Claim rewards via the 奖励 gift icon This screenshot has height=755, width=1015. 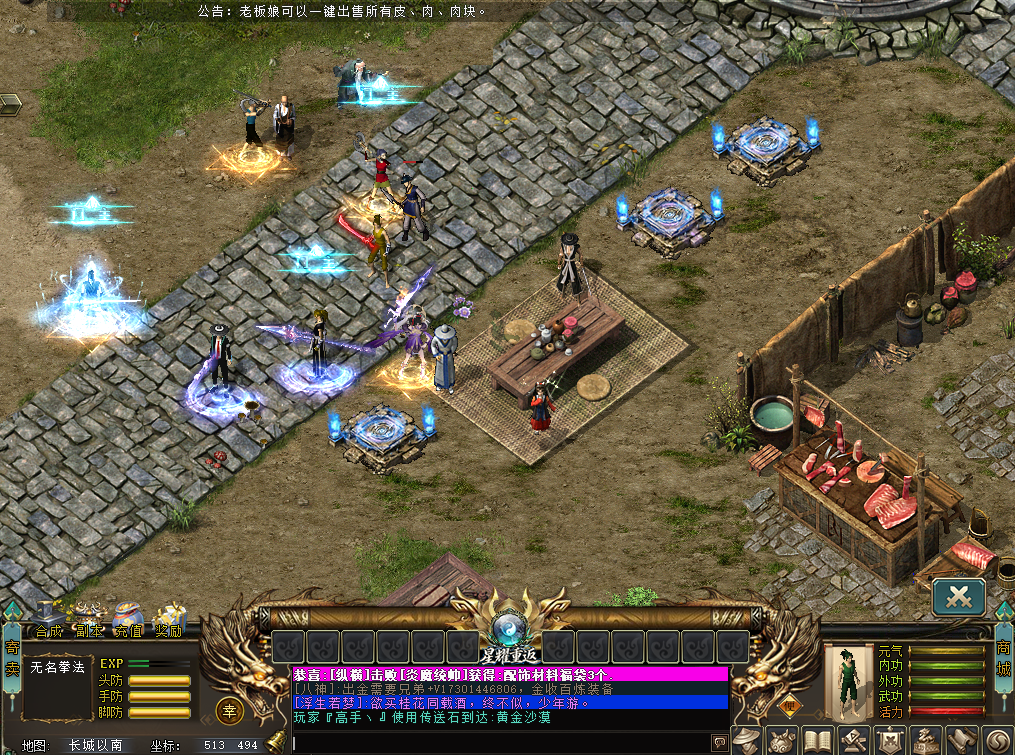click(168, 621)
